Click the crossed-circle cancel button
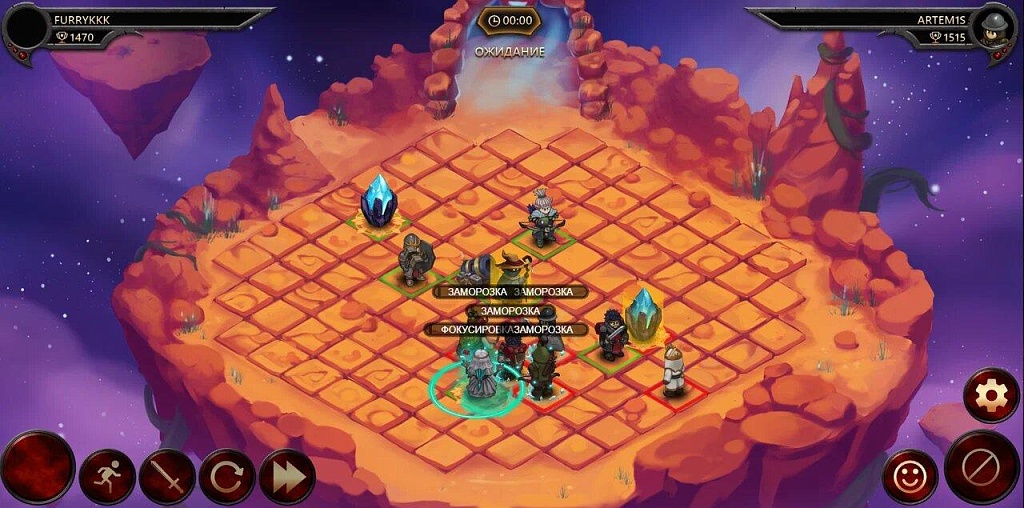 click(x=981, y=467)
